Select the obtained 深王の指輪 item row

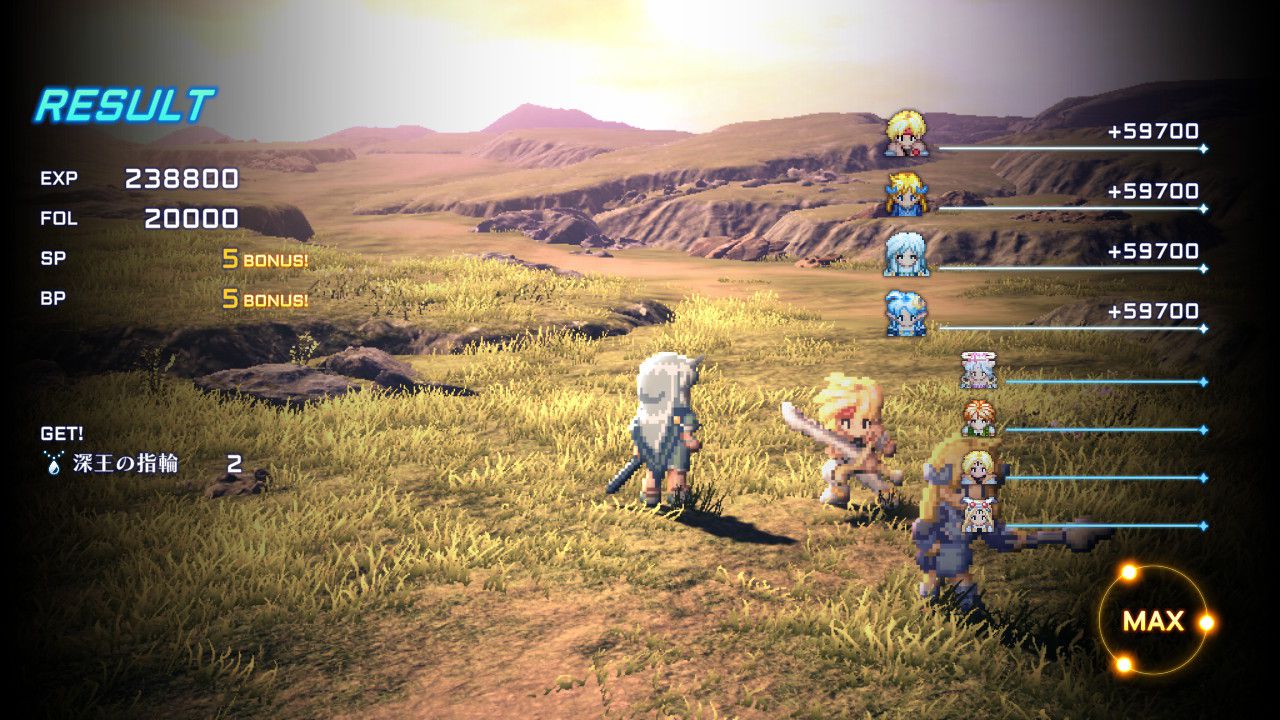140,464
